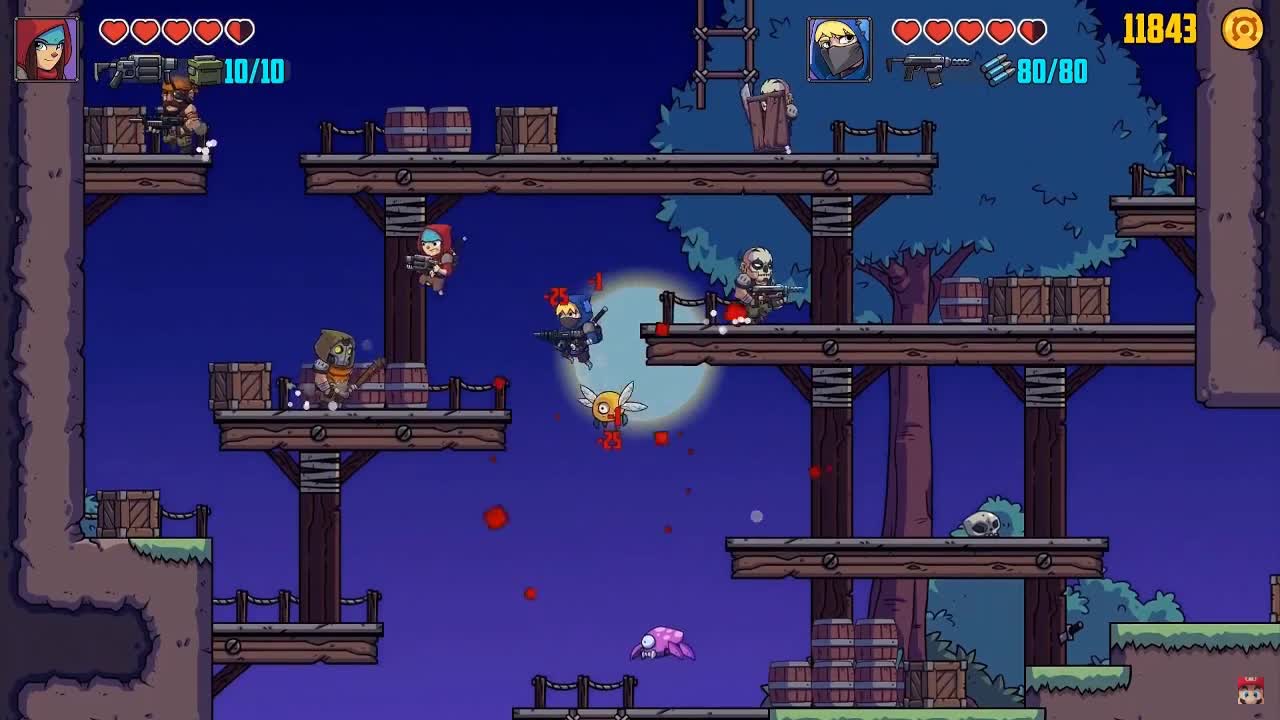Click the Mario face channel watermark
The image size is (1280, 720).
click(1250, 690)
